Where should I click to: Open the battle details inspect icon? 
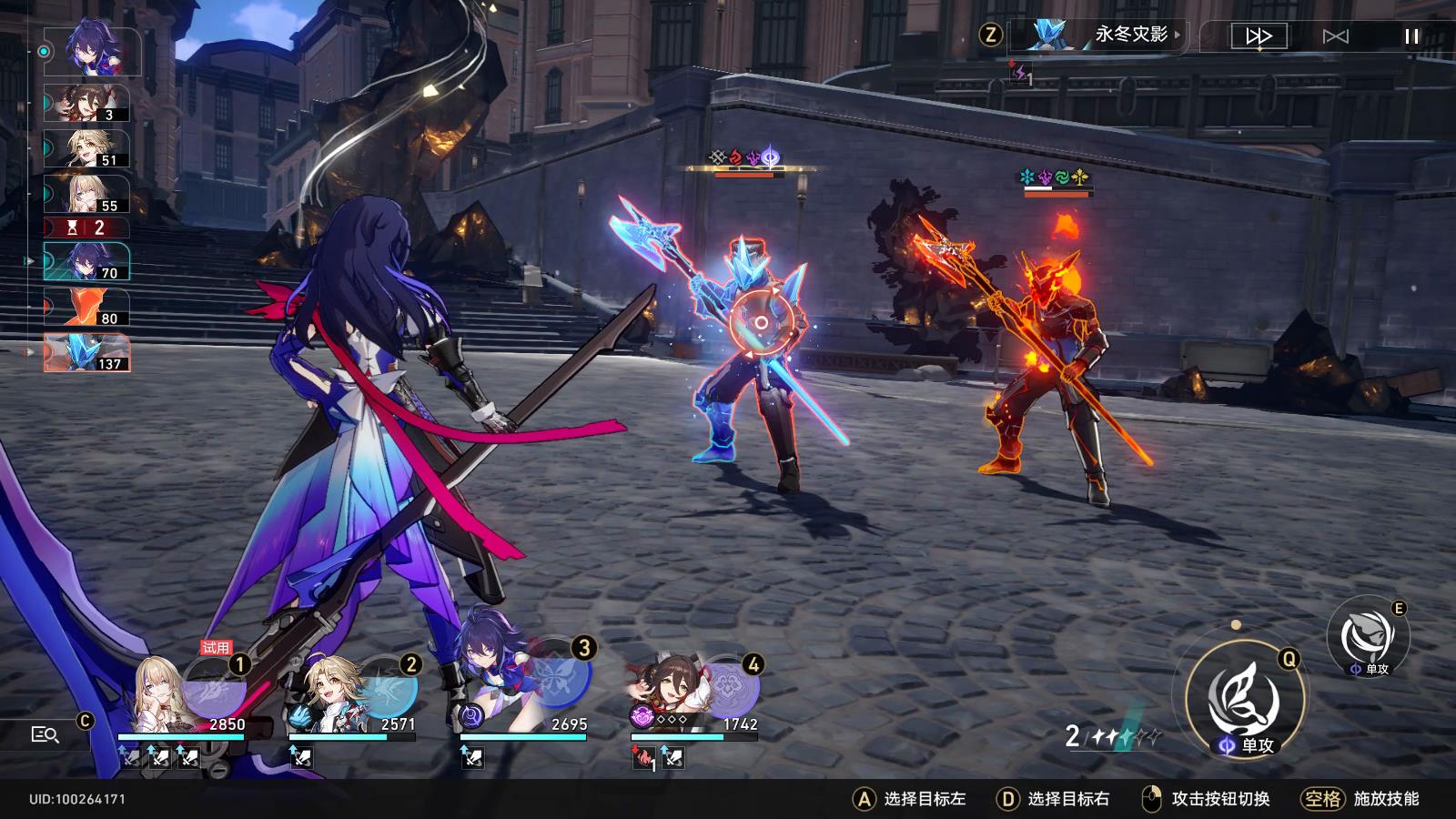click(x=45, y=734)
